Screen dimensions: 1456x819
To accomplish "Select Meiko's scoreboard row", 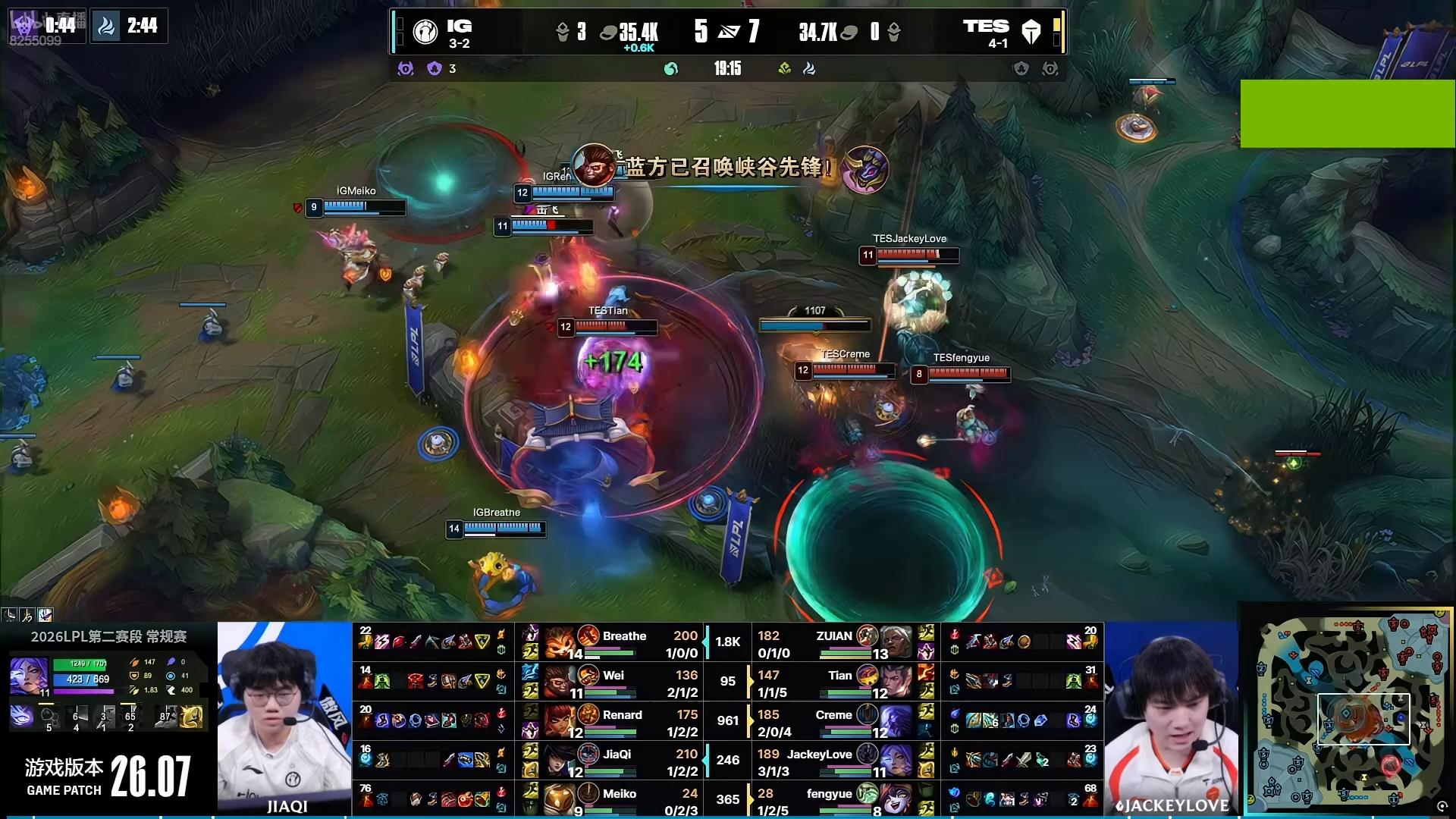I will pyautogui.click(x=619, y=794).
